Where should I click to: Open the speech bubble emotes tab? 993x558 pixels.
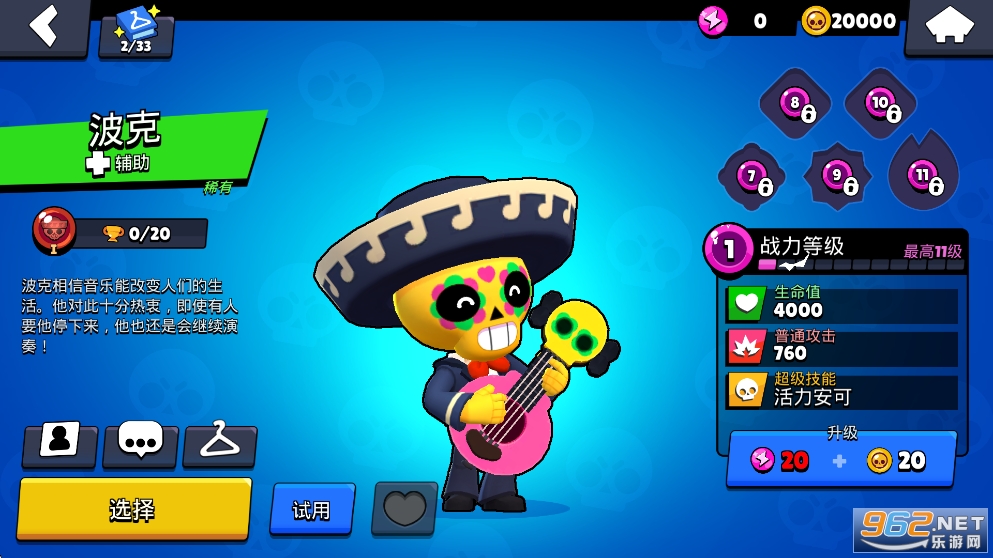click(140, 445)
